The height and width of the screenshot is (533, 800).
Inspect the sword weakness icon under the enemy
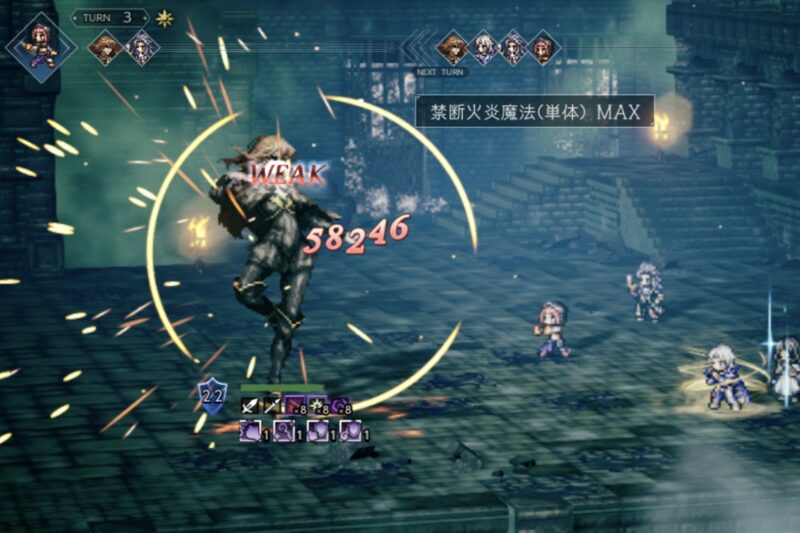(250, 405)
